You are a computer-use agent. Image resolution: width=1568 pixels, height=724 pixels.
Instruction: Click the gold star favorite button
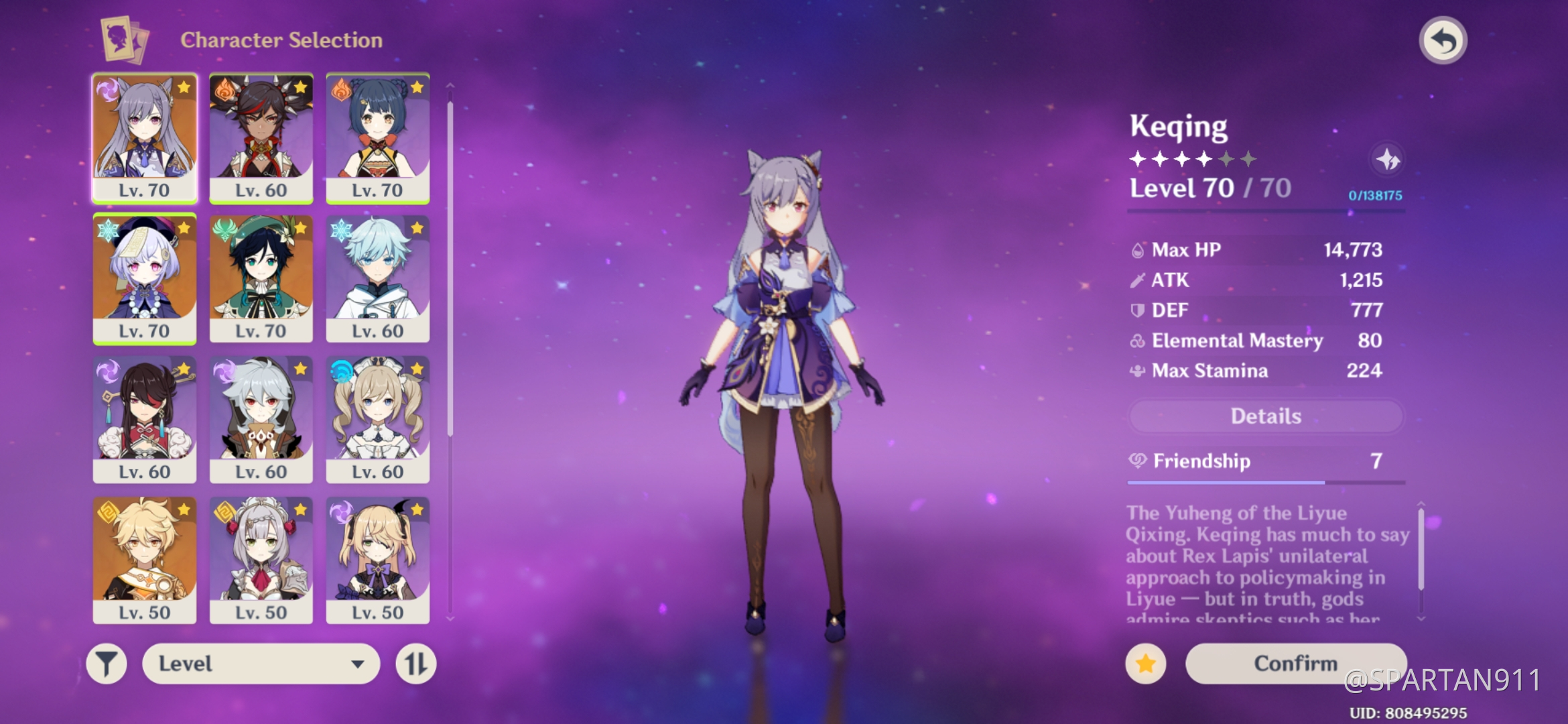1146,664
